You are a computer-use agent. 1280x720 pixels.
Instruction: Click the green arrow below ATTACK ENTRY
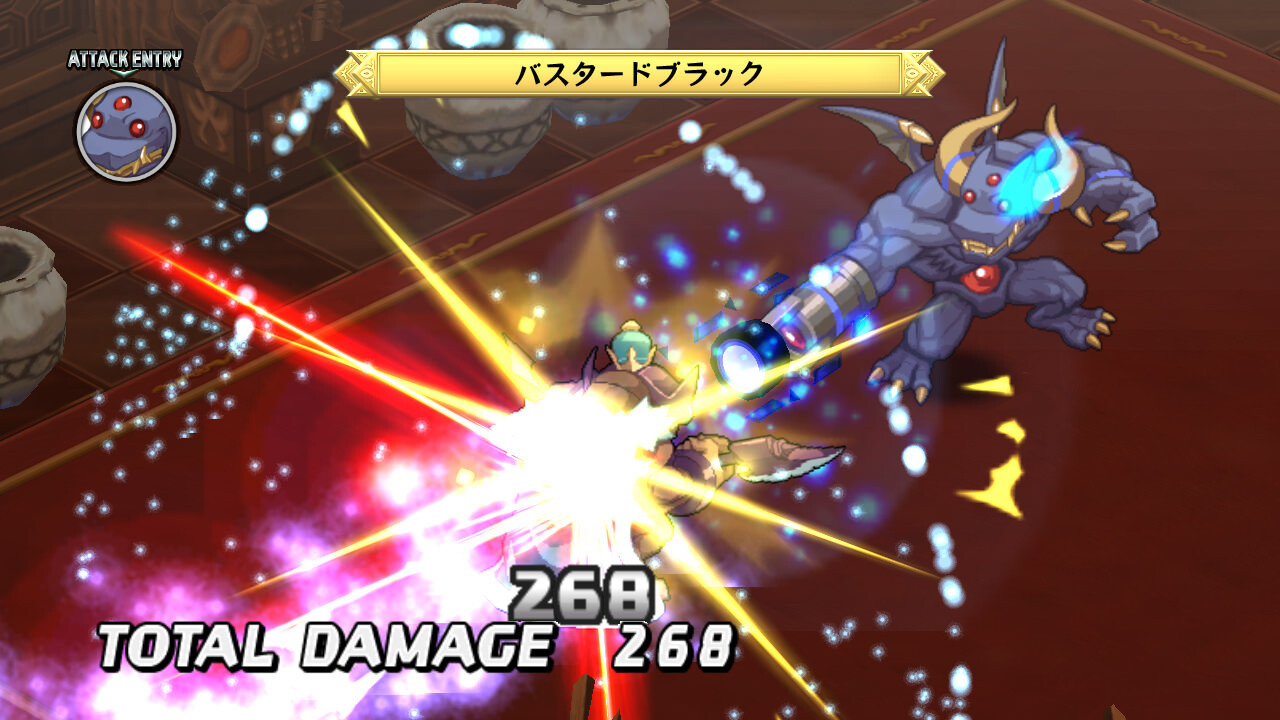(123, 73)
